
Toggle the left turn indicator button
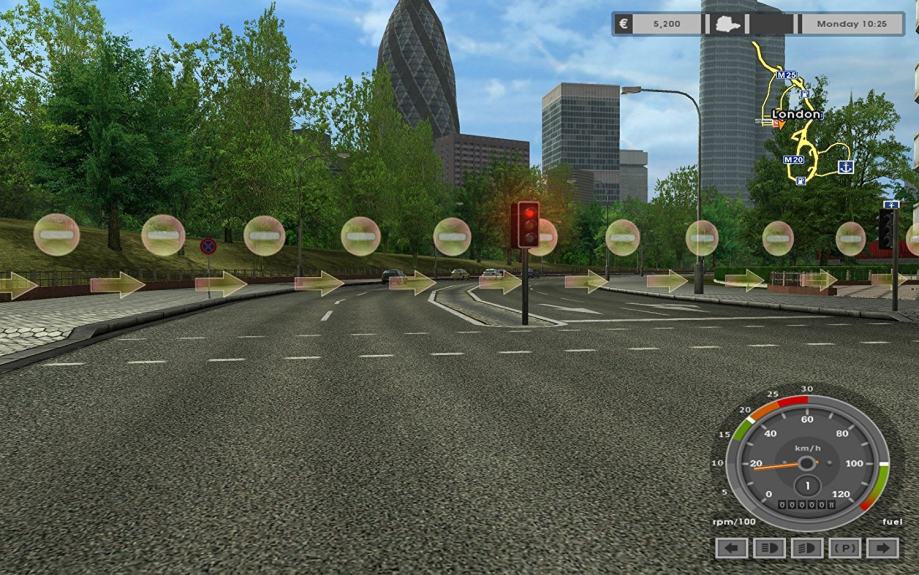[733, 548]
